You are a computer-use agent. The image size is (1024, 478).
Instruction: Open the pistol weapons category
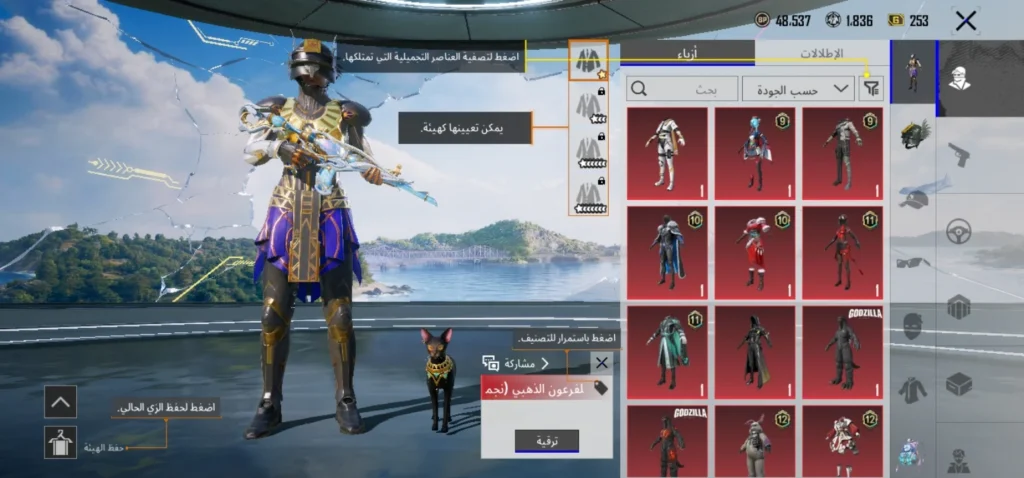click(x=959, y=155)
